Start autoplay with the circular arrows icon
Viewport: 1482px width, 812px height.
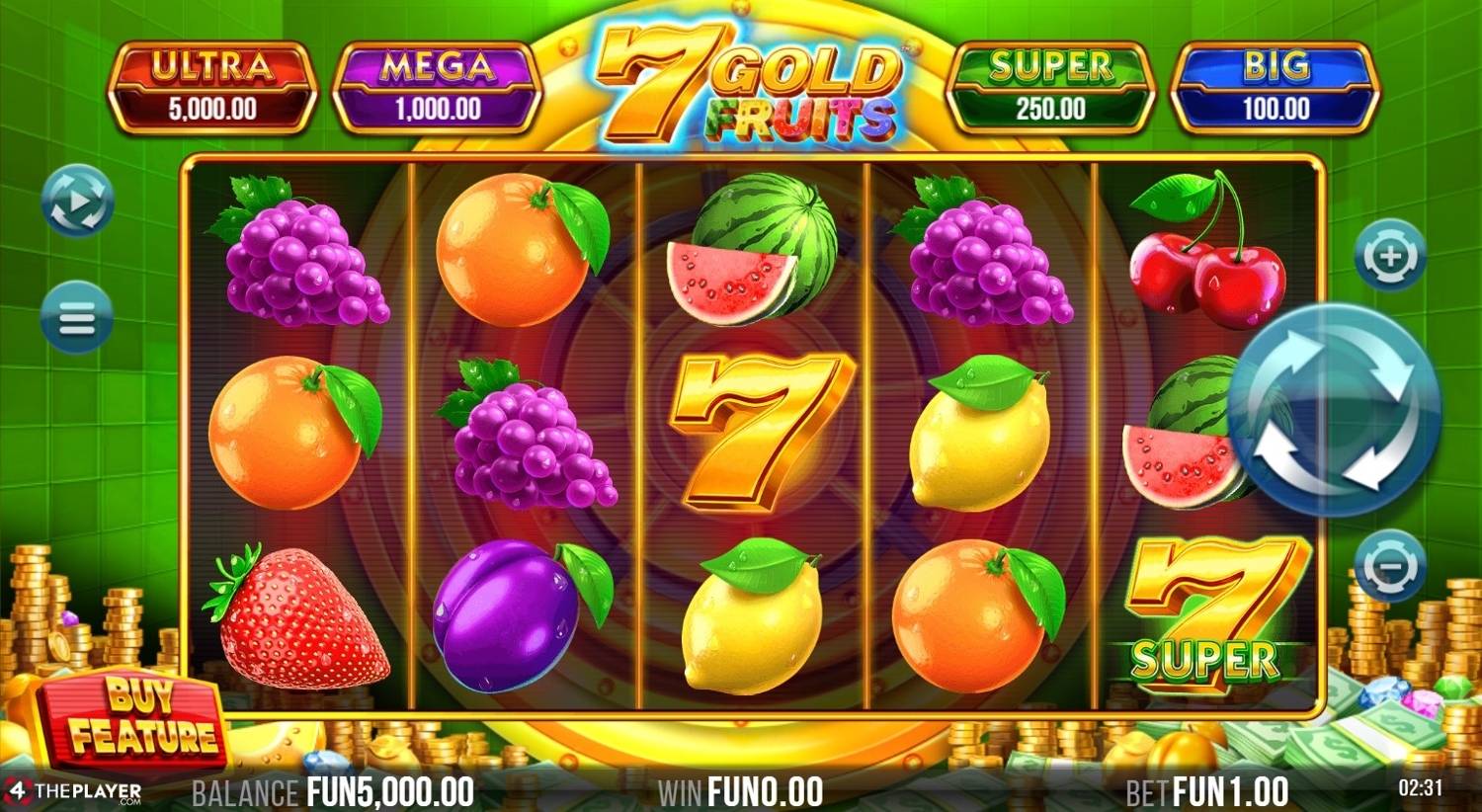coord(75,203)
